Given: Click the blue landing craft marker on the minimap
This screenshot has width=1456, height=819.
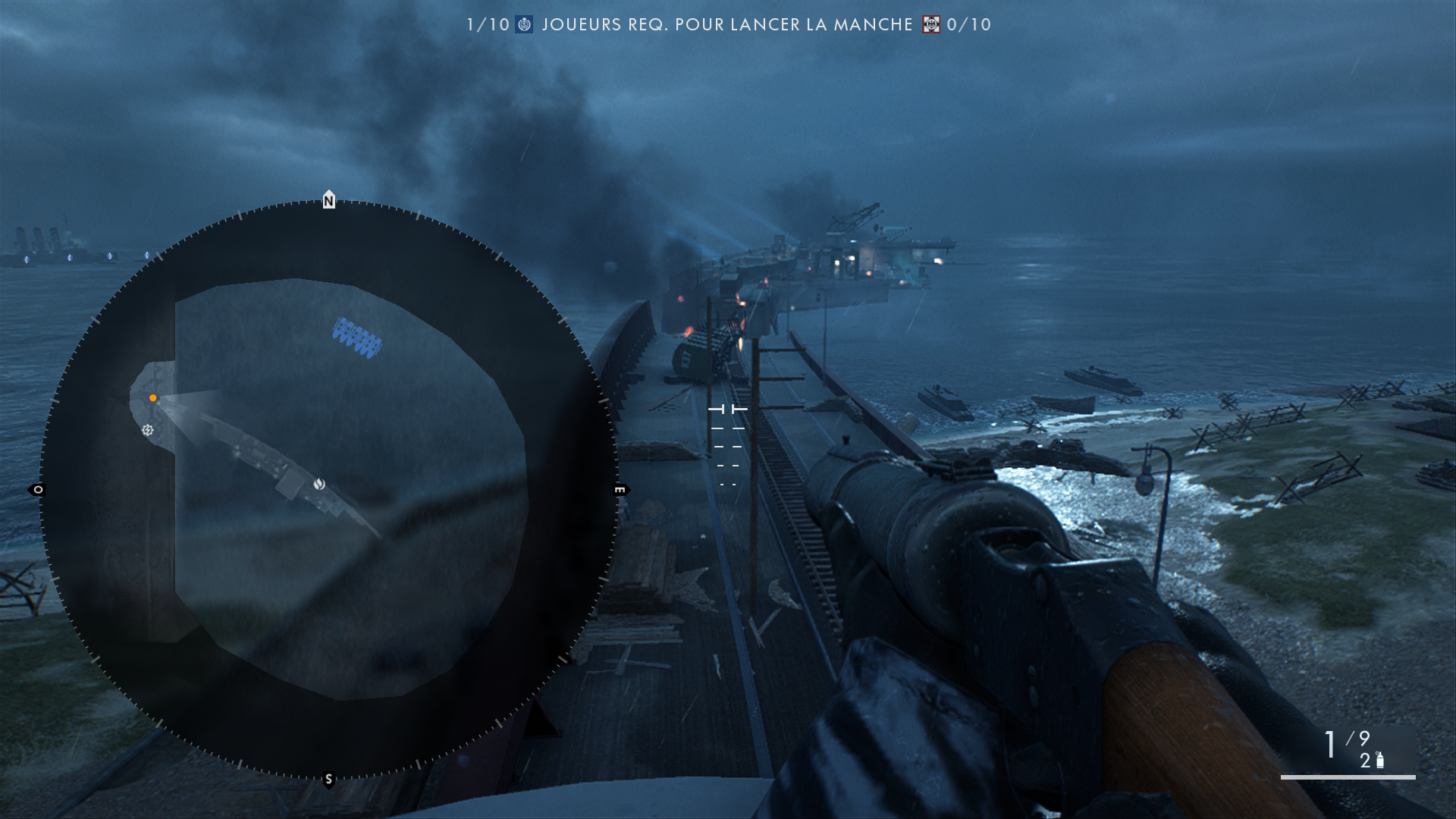Looking at the screenshot, I should pos(356,337).
